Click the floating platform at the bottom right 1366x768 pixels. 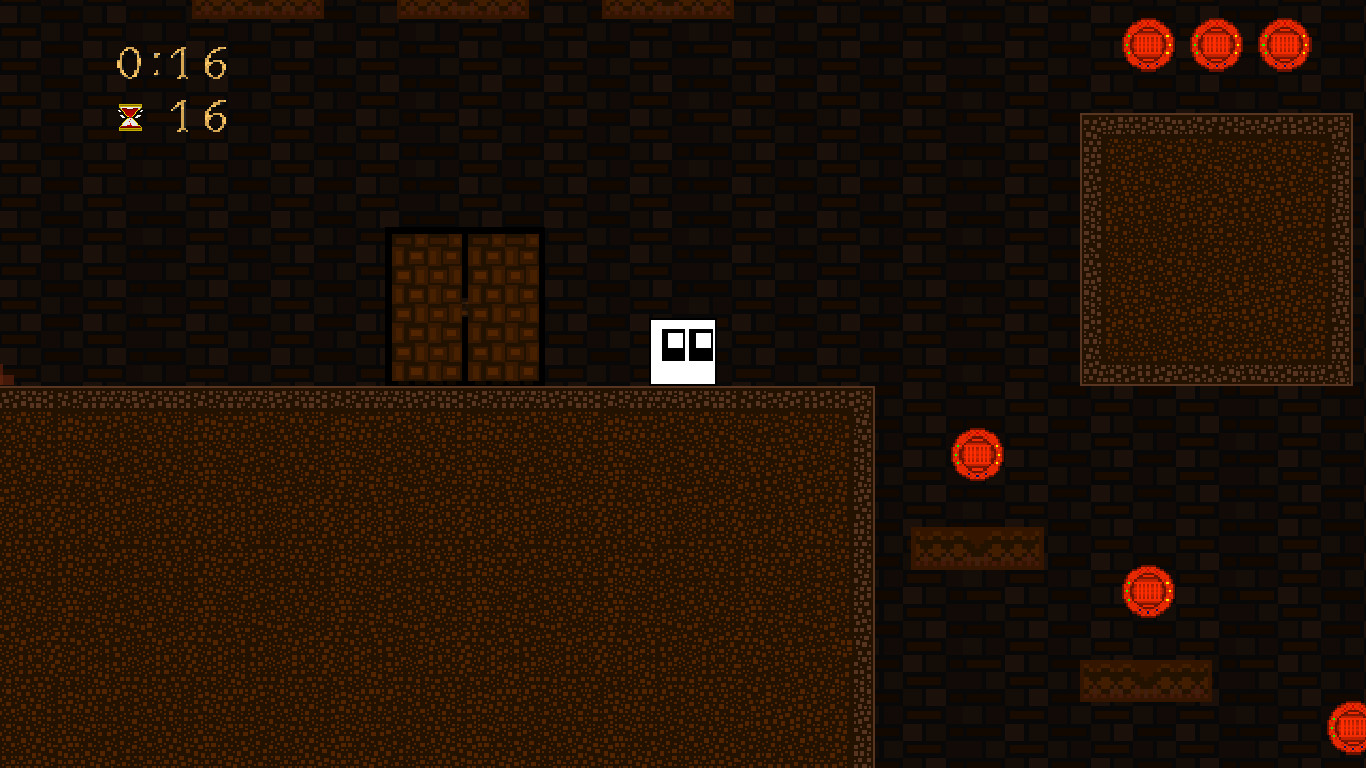pyautogui.click(x=1146, y=679)
